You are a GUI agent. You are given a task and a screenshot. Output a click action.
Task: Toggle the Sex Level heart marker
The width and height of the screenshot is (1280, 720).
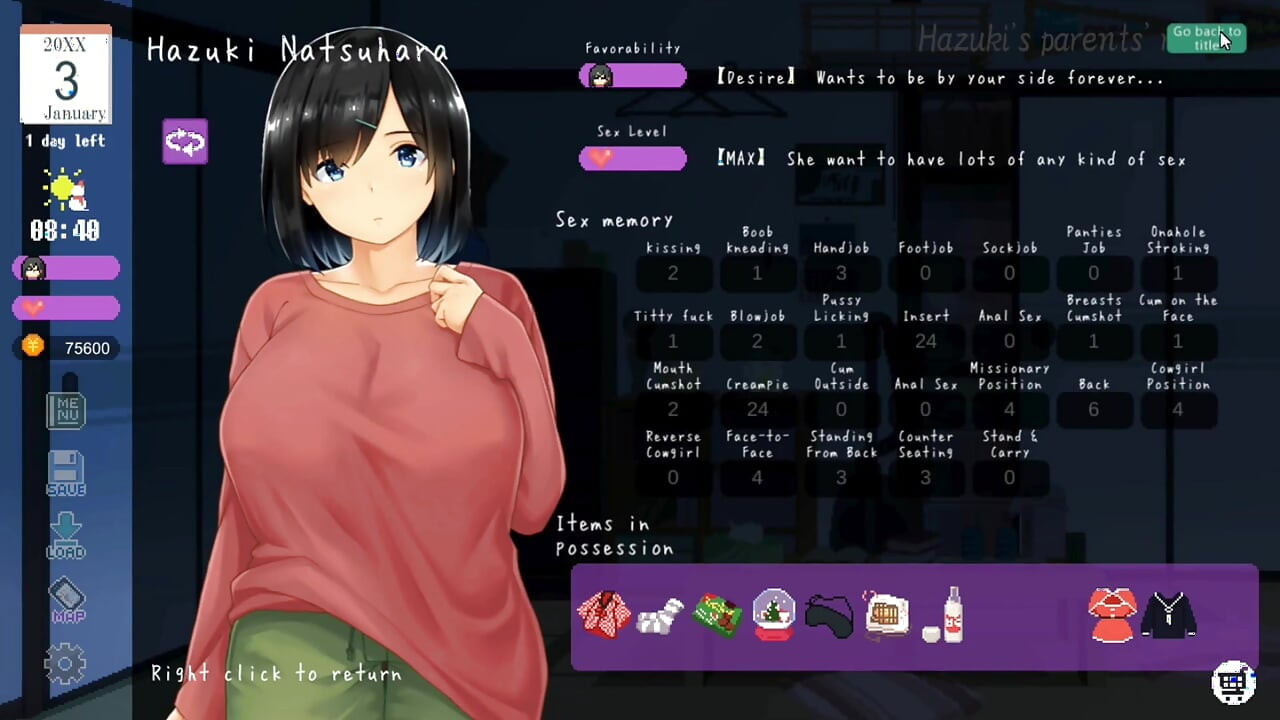[600, 156]
